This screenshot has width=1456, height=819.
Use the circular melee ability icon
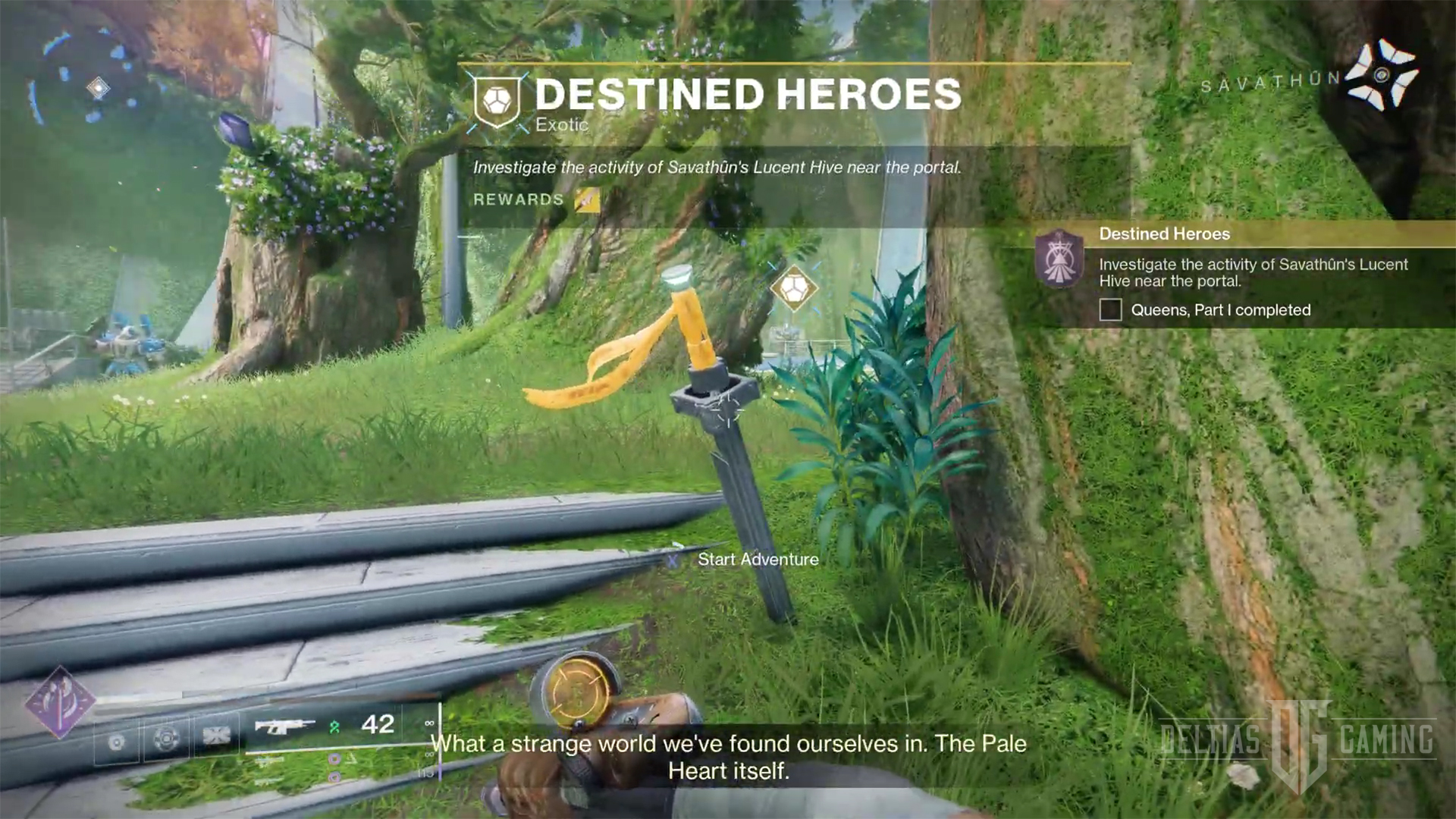[167, 738]
